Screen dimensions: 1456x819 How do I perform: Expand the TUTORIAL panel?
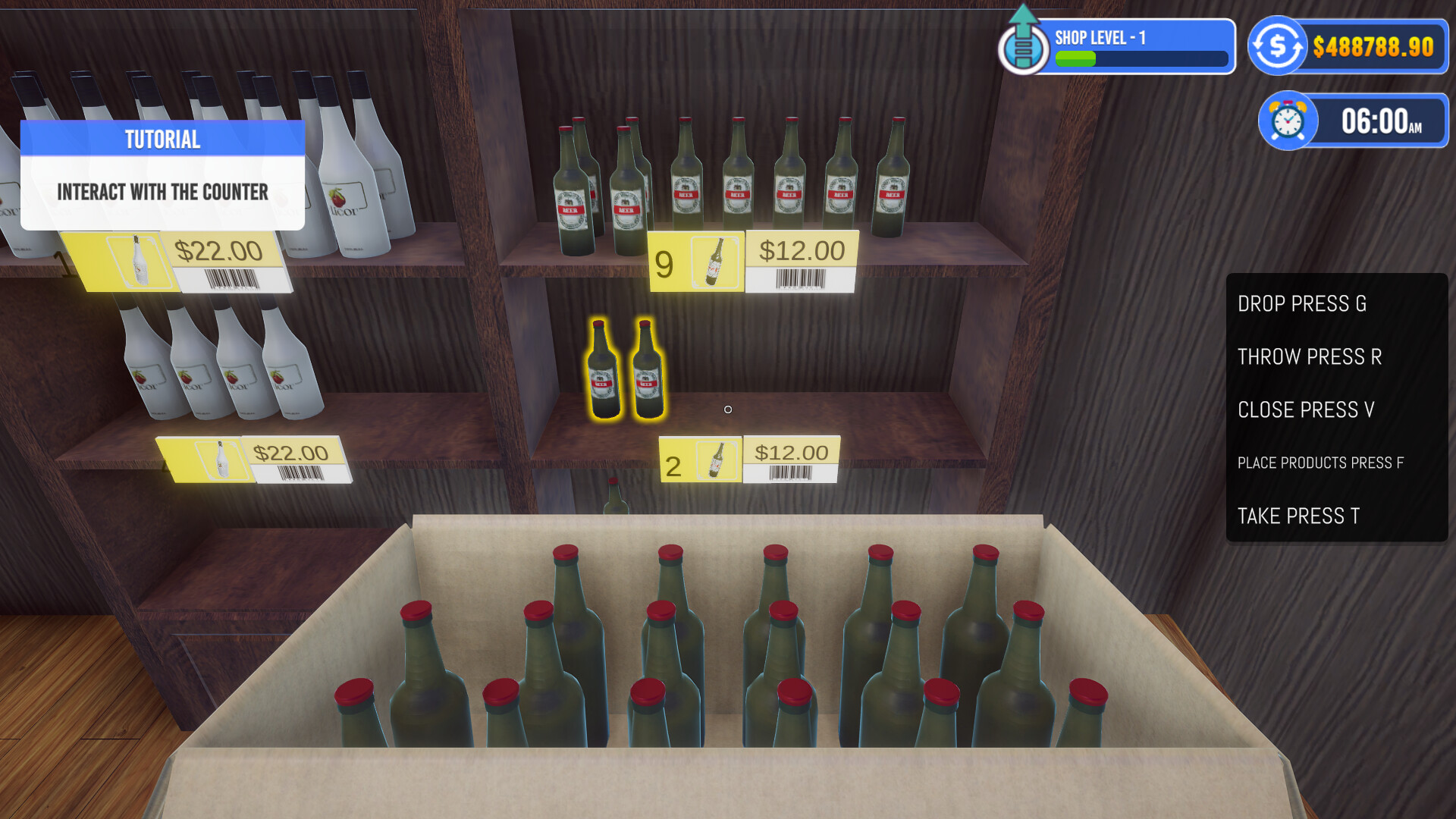(163, 174)
